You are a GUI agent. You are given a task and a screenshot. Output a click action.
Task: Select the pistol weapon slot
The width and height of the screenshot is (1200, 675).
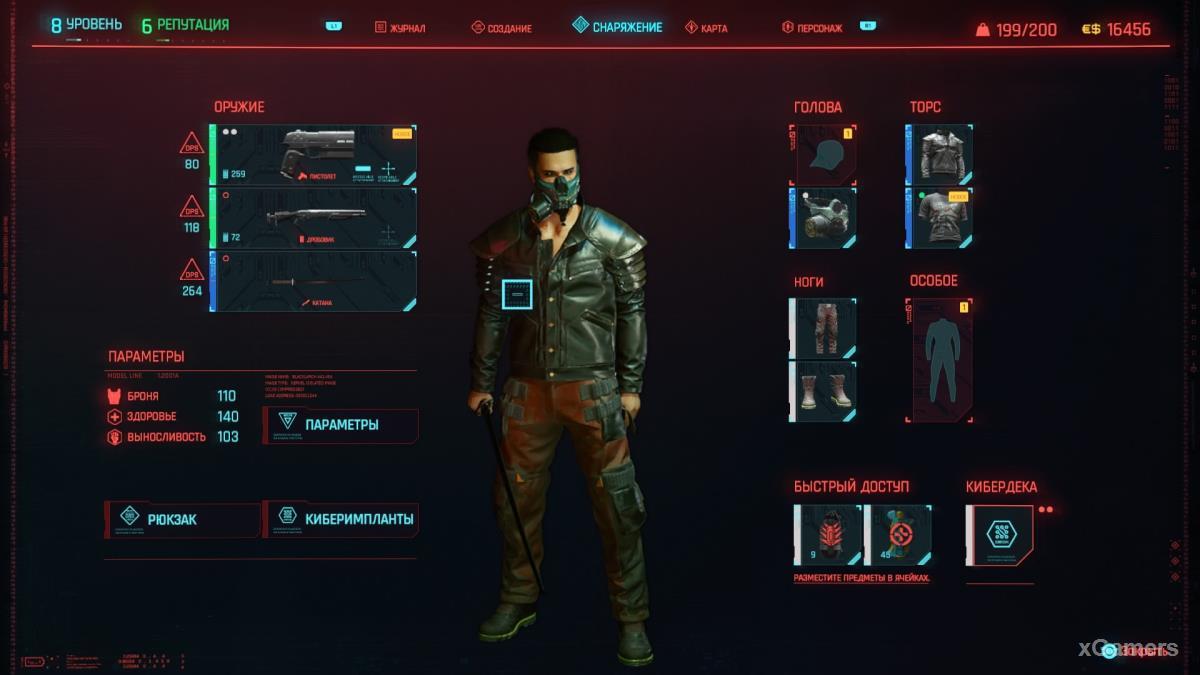pyautogui.click(x=313, y=155)
